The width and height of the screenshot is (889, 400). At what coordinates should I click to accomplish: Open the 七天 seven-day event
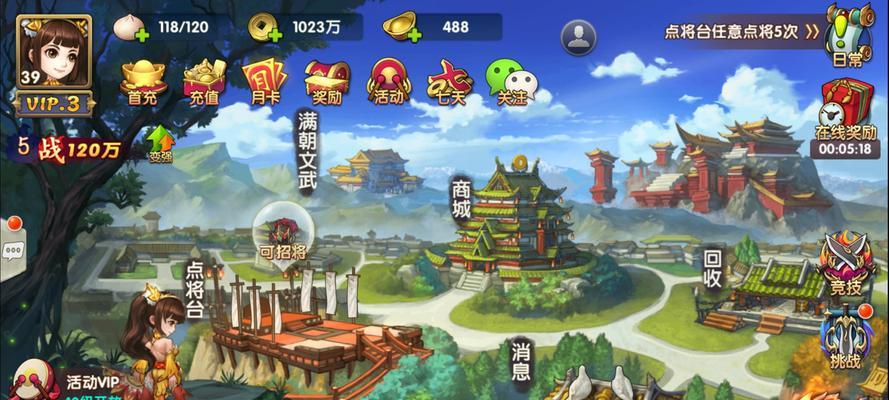449,80
